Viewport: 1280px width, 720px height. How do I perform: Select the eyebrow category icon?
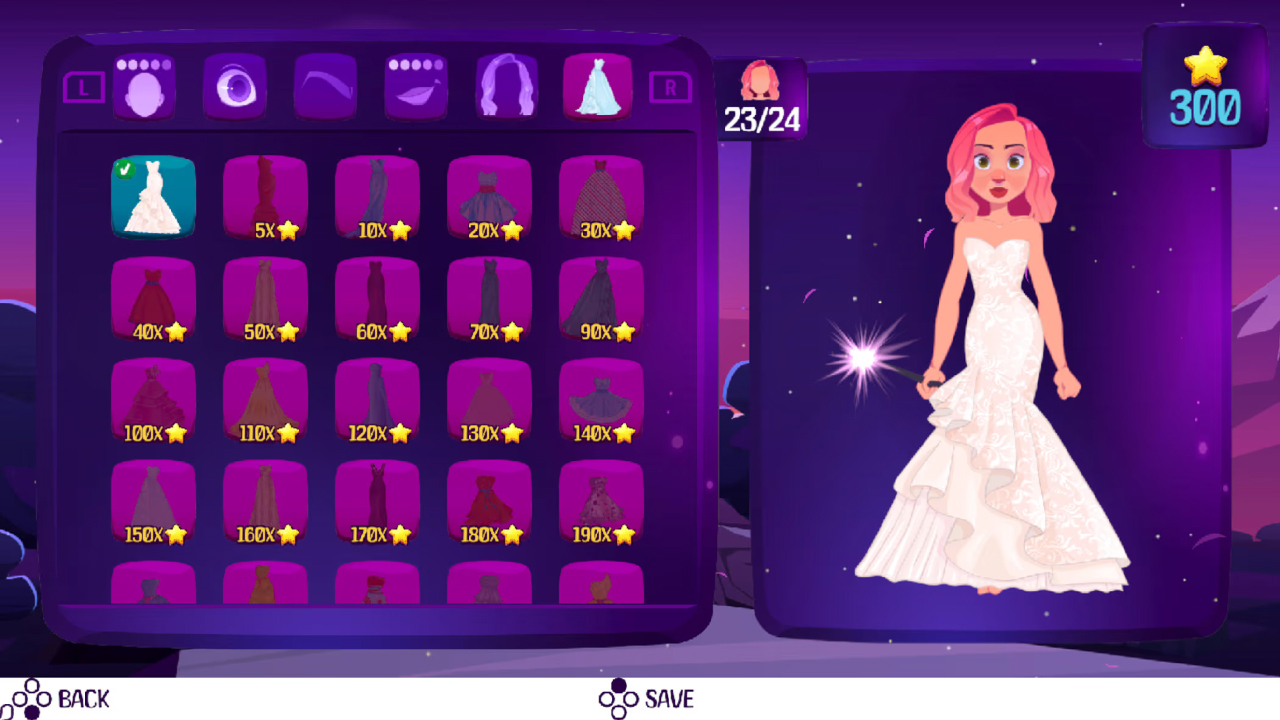pyautogui.click(x=325, y=87)
